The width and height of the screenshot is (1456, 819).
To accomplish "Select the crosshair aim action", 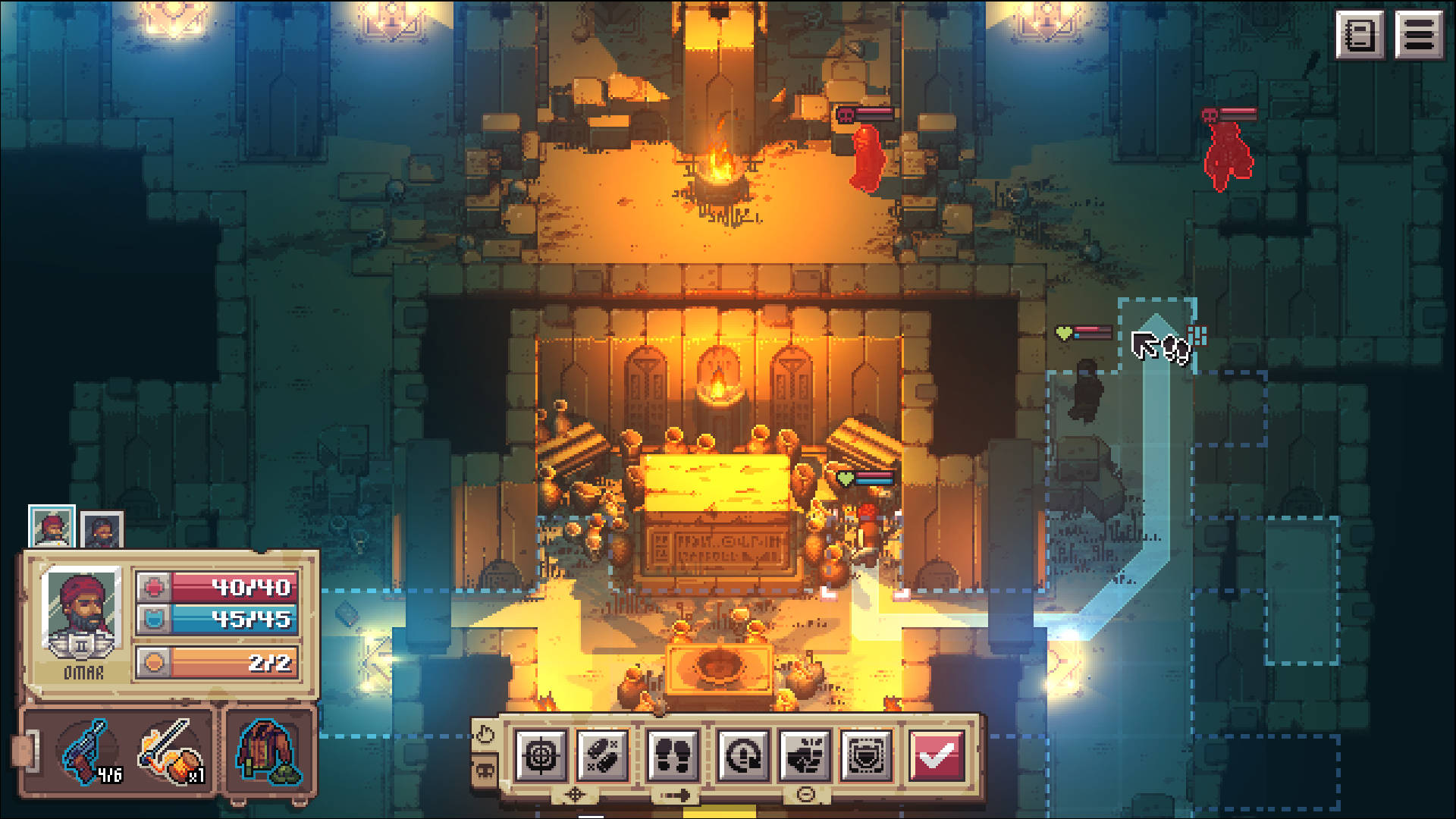I will pyautogui.click(x=541, y=755).
